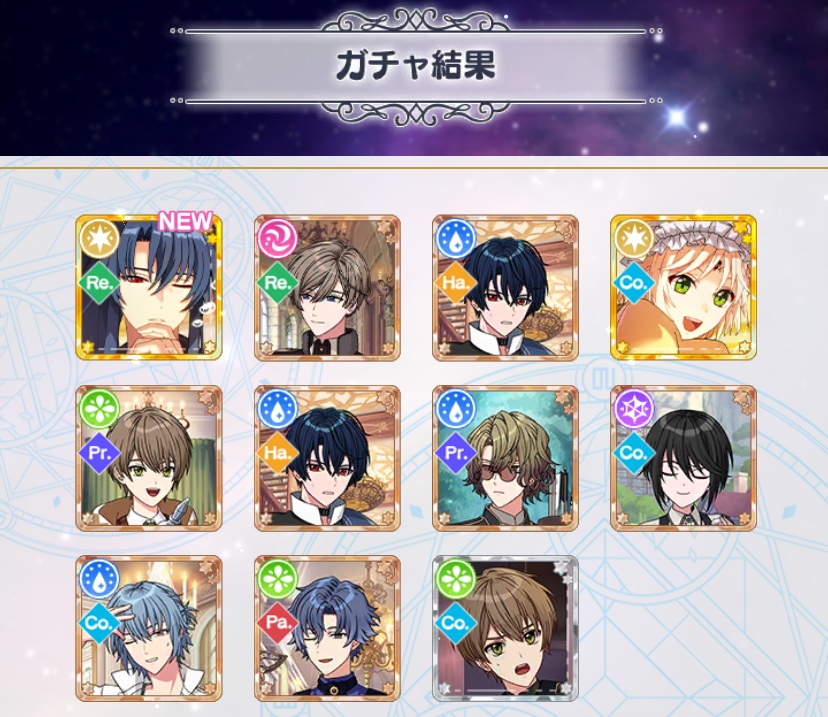Open the black-haired closed-eyes Co. card
828x717 pixels.
[x=683, y=458]
